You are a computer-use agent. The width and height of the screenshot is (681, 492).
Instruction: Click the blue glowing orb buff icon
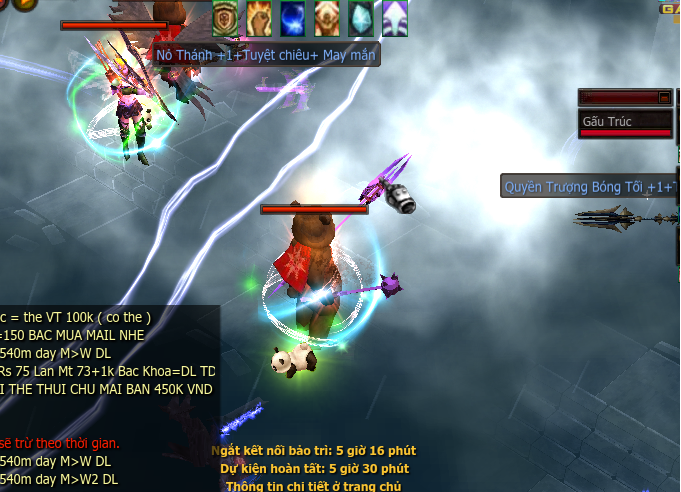tap(293, 17)
